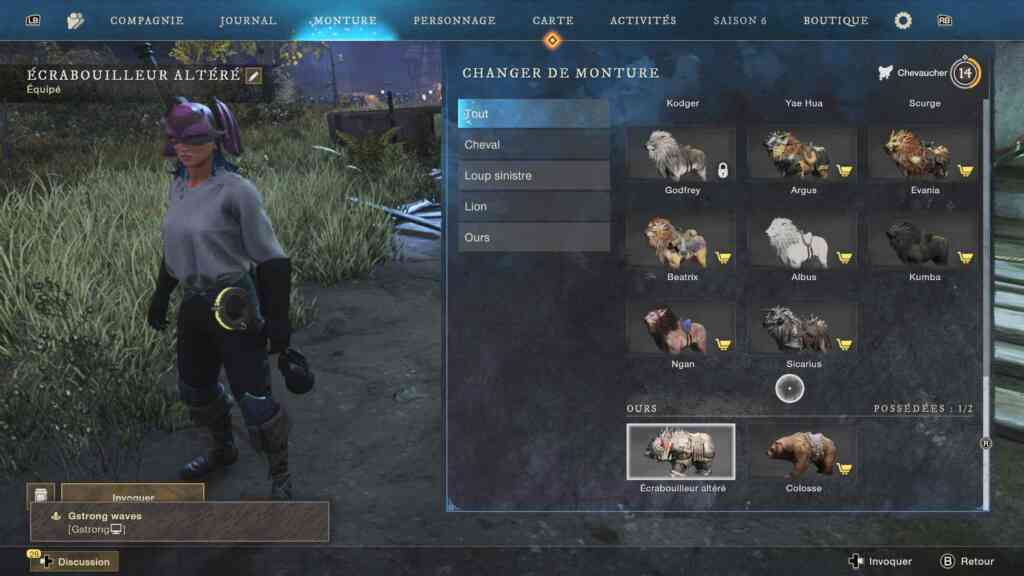Go to the Activités tab
The width and height of the screenshot is (1024, 576).
643,21
